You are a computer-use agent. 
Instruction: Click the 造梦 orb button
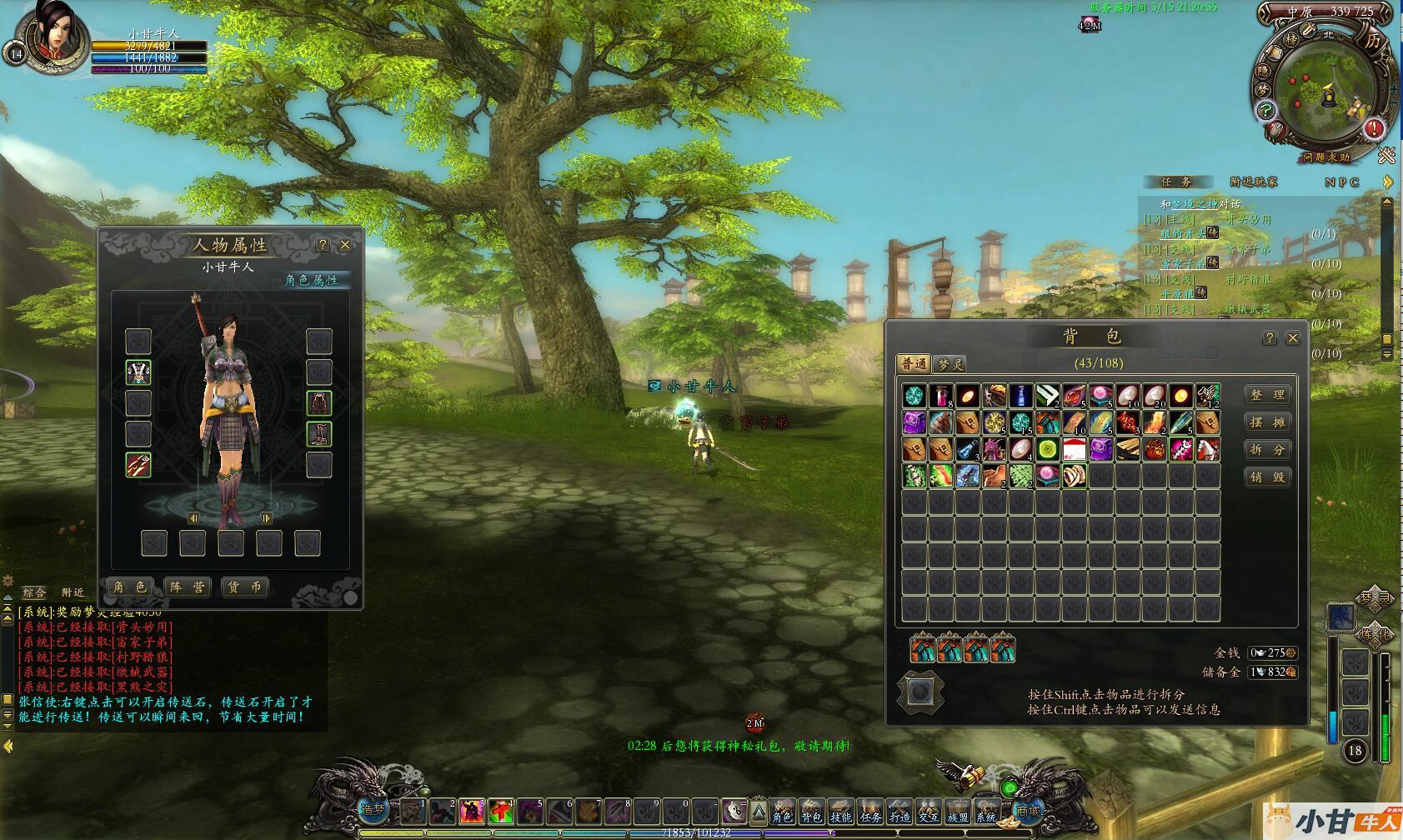point(373,809)
